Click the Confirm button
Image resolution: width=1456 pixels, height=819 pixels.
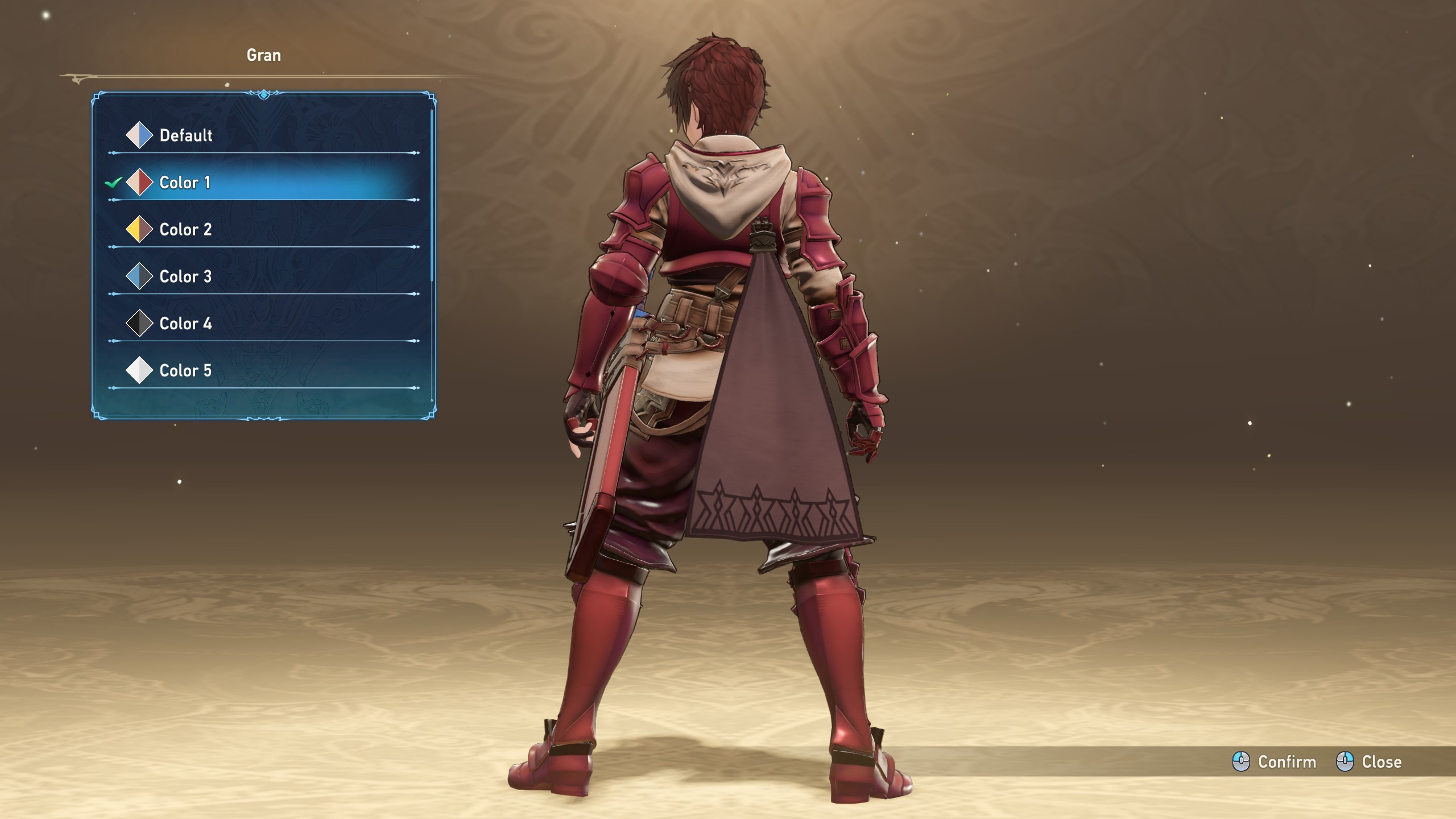[x=1275, y=762]
